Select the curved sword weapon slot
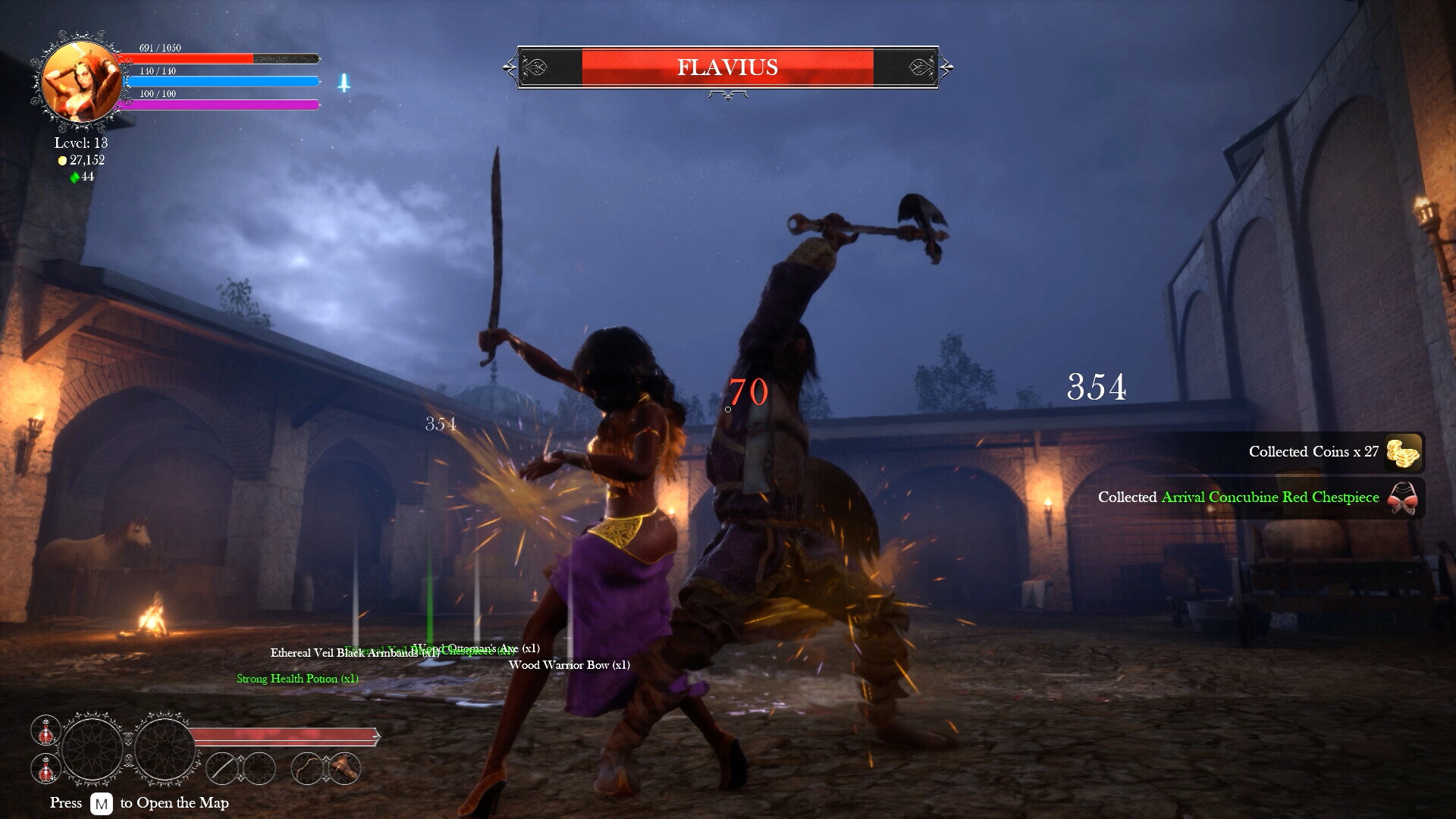This screenshot has height=819, width=1456. point(222,768)
